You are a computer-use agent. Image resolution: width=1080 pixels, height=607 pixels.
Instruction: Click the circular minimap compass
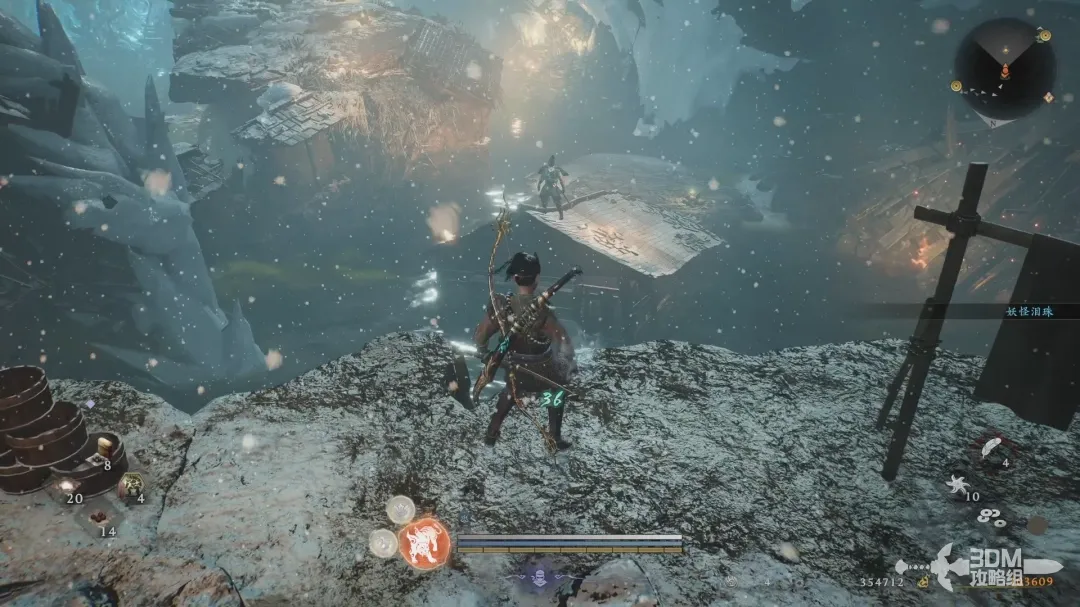pos(1003,68)
